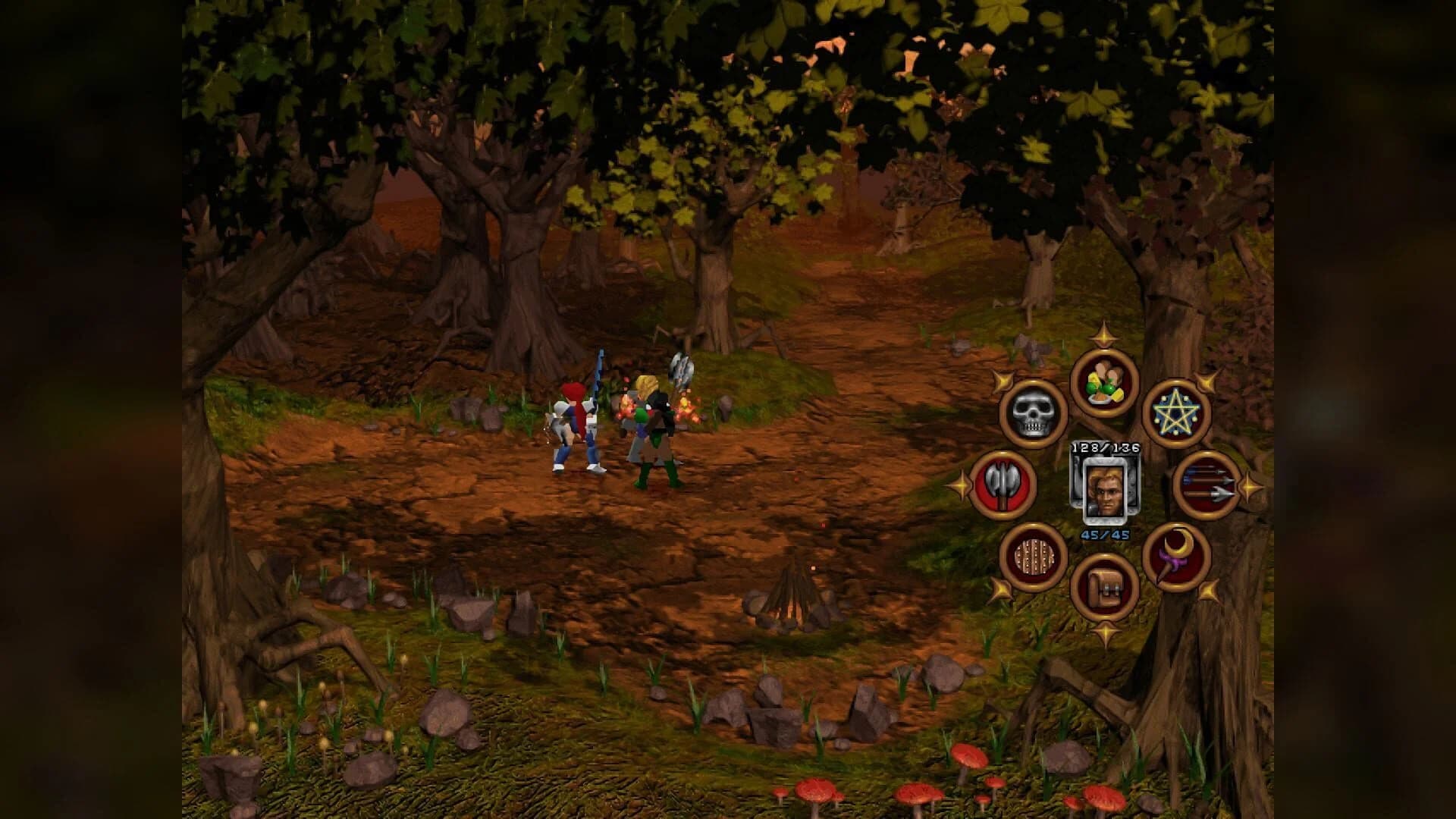Image resolution: width=1456 pixels, height=819 pixels.
Task: Select the battle axe weapon icon
Action: 1003,486
